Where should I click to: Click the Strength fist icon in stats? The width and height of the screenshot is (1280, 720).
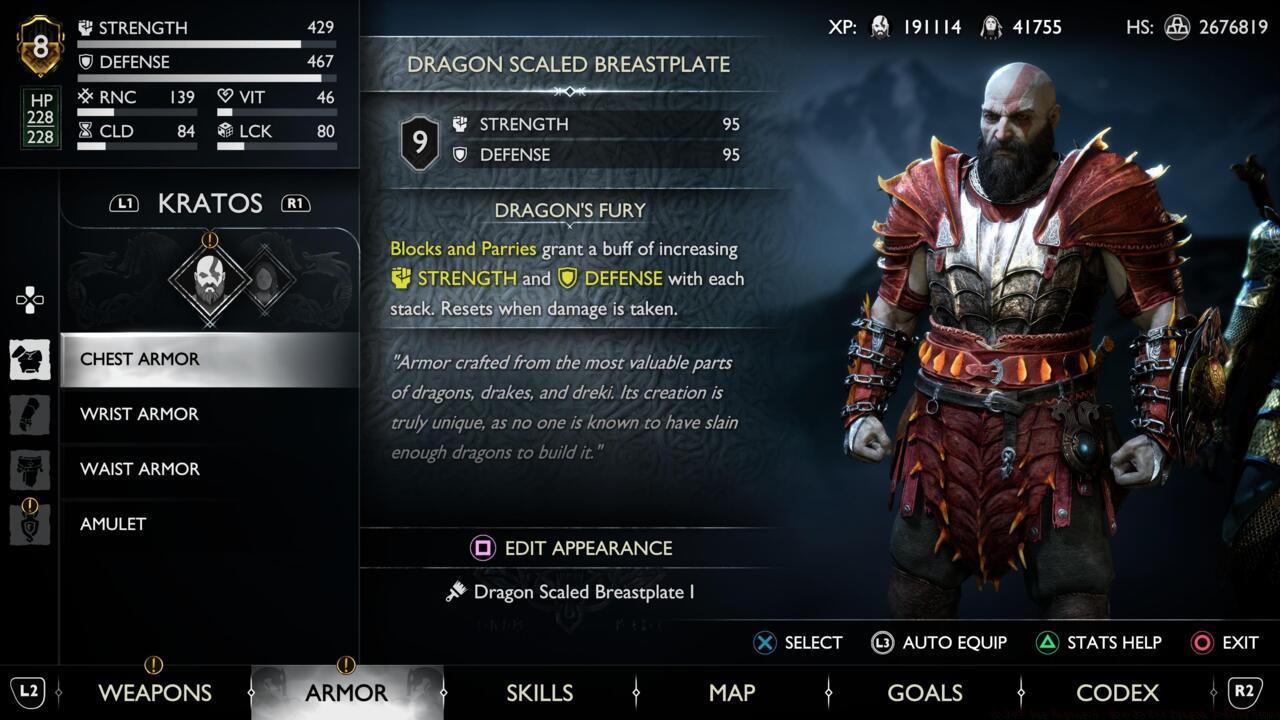[x=87, y=28]
